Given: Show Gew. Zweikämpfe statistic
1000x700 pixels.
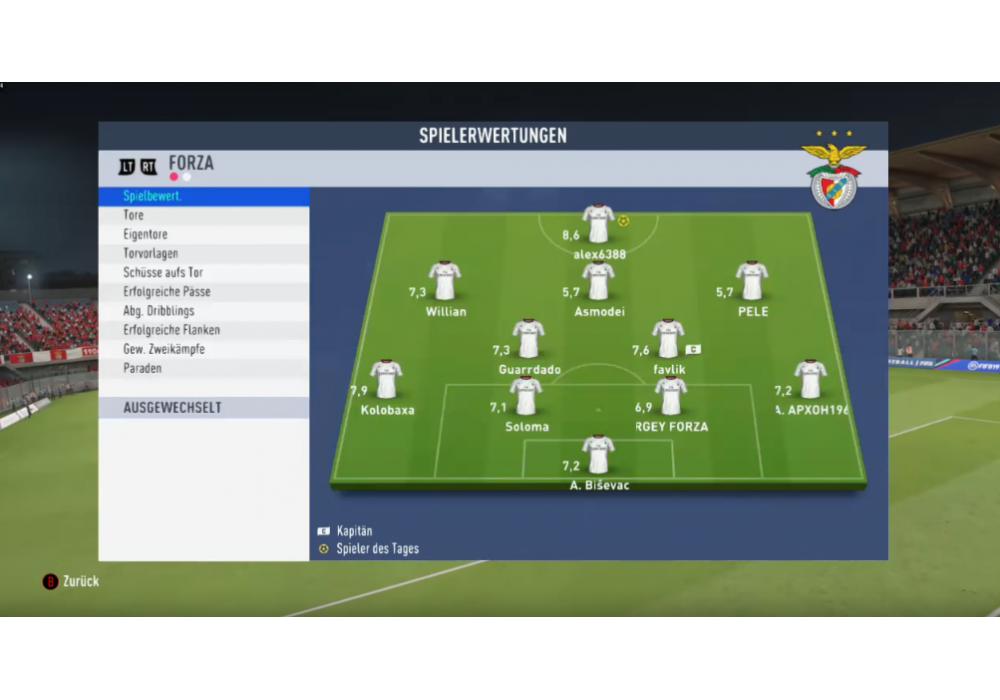Looking at the screenshot, I should pos(203,349).
